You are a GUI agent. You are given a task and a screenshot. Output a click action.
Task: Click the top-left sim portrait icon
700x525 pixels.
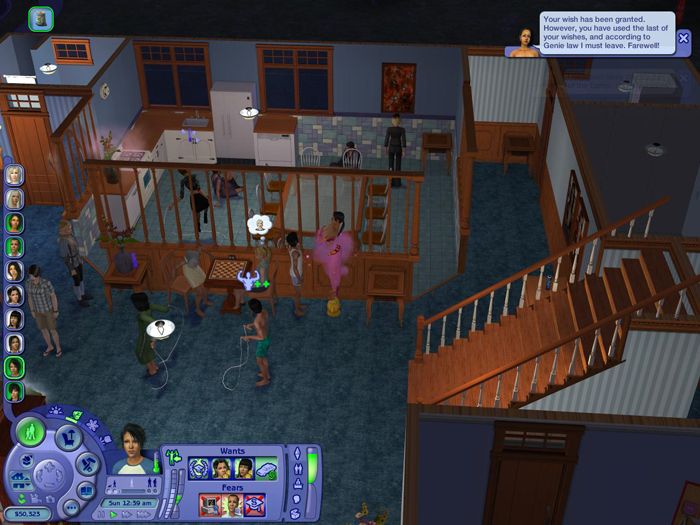(41, 18)
